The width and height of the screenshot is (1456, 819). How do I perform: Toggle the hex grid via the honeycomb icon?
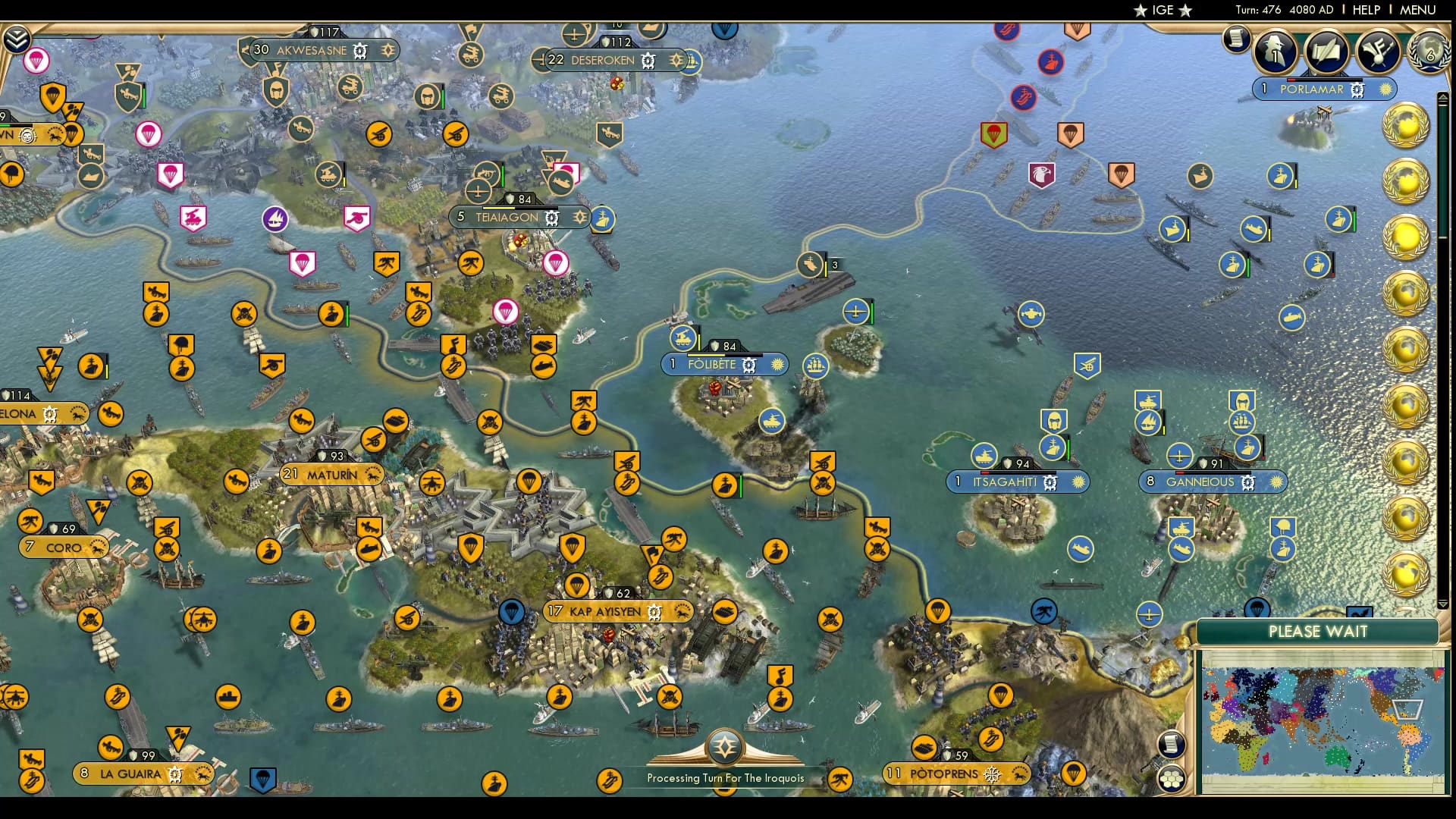pyautogui.click(x=1172, y=777)
